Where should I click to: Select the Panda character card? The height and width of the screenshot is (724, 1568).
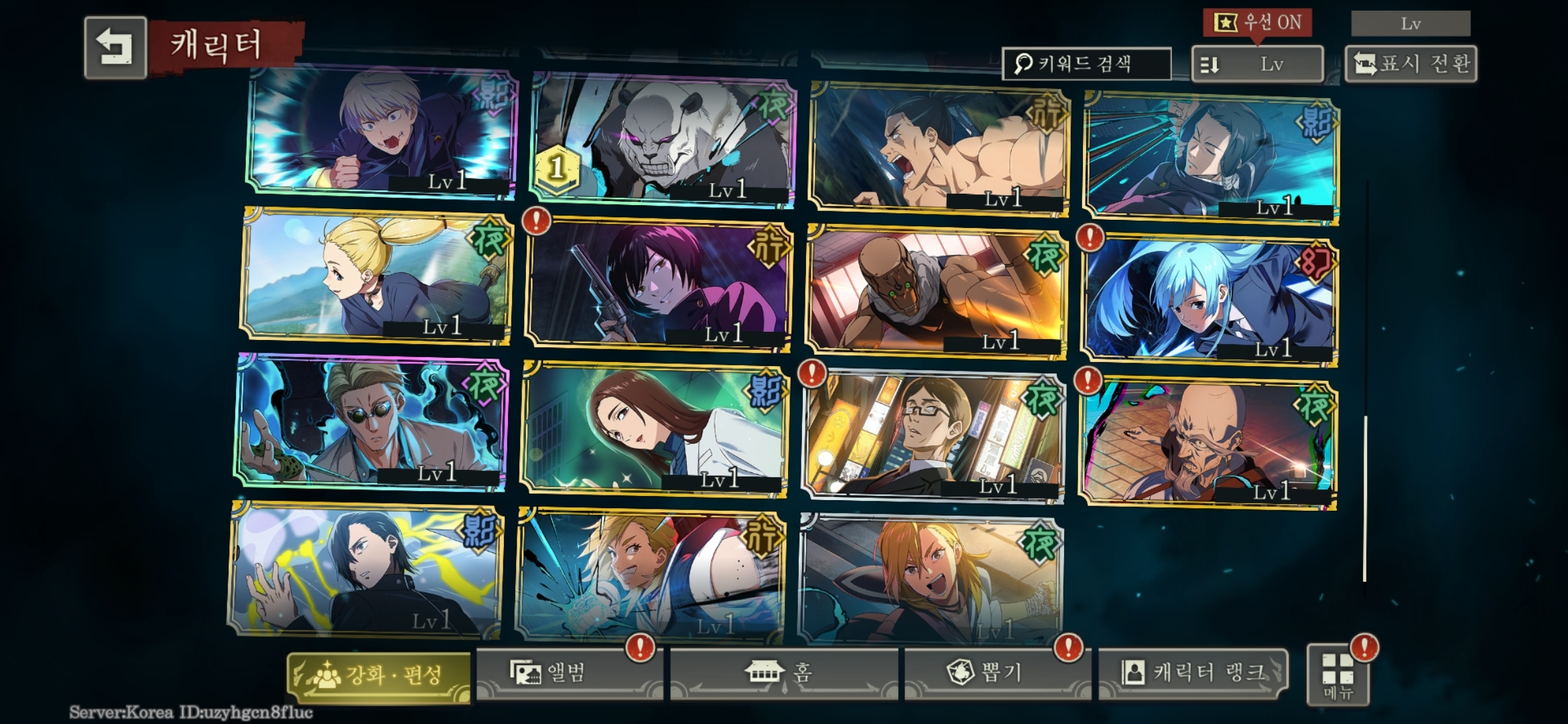click(x=662, y=141)
